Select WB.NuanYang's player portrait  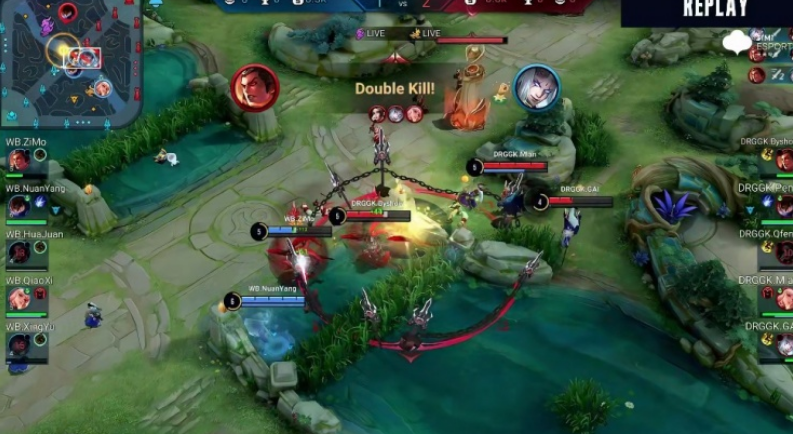pyautogui.click(x=18, y=206)
